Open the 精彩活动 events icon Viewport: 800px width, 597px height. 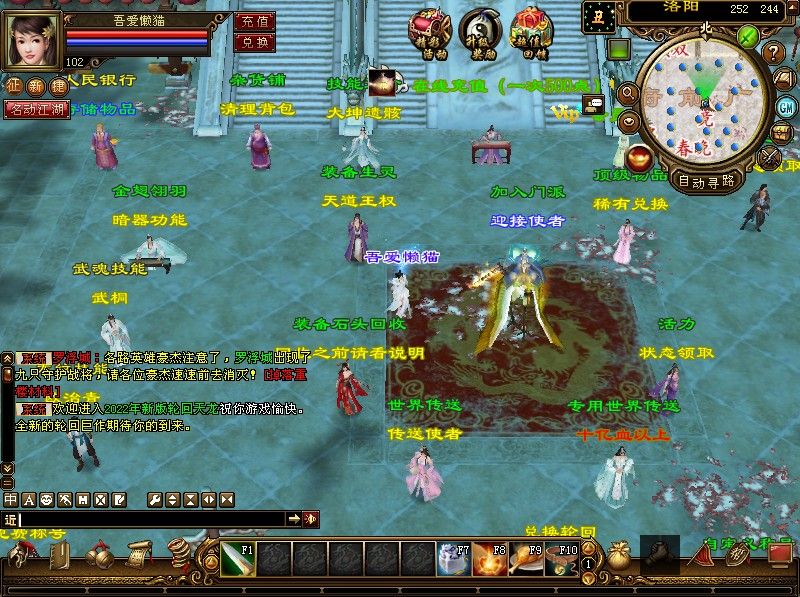[429, 29]
